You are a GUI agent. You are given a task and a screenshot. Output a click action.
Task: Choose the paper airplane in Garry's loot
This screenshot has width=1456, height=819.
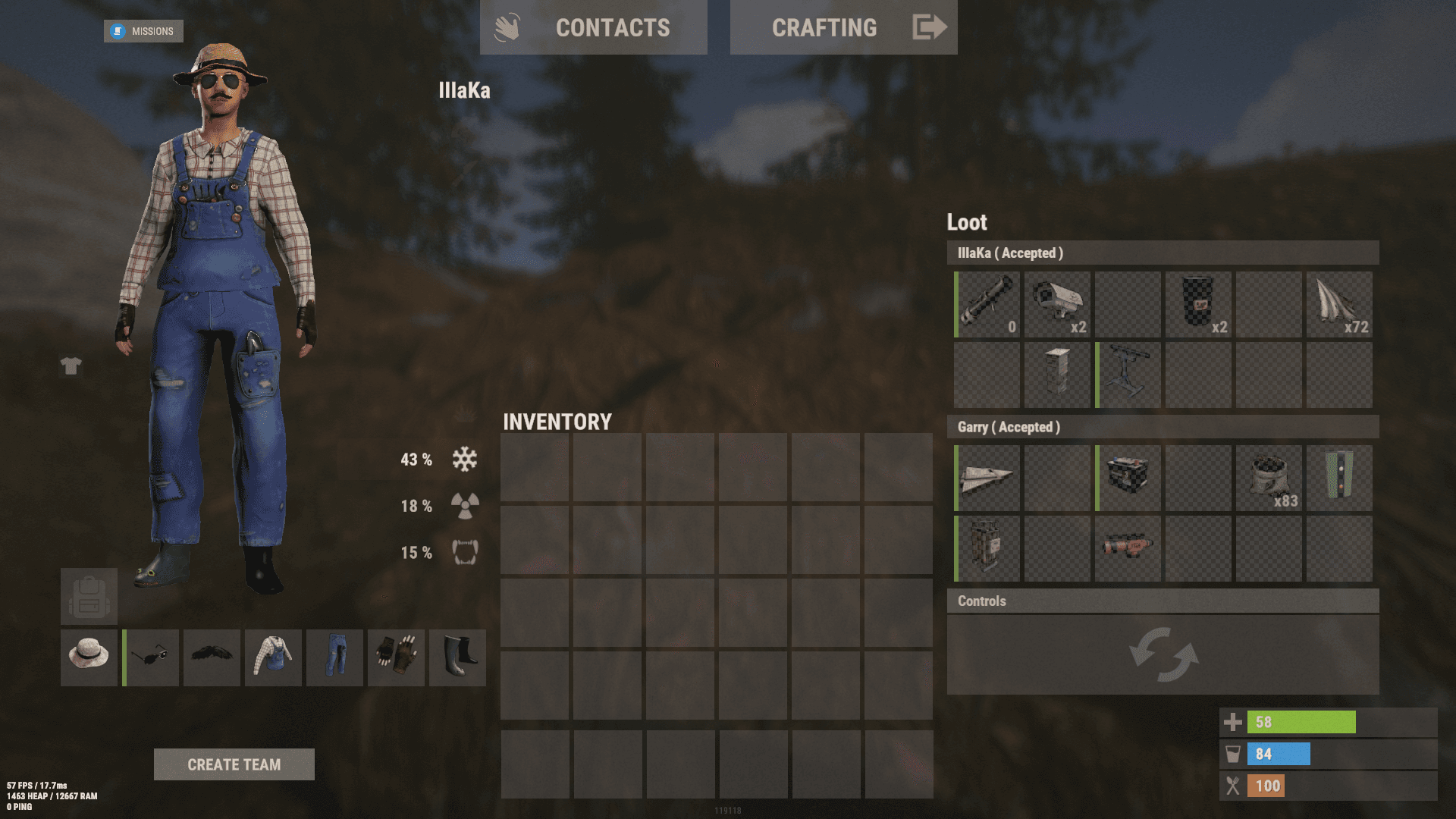click(987, 478)
